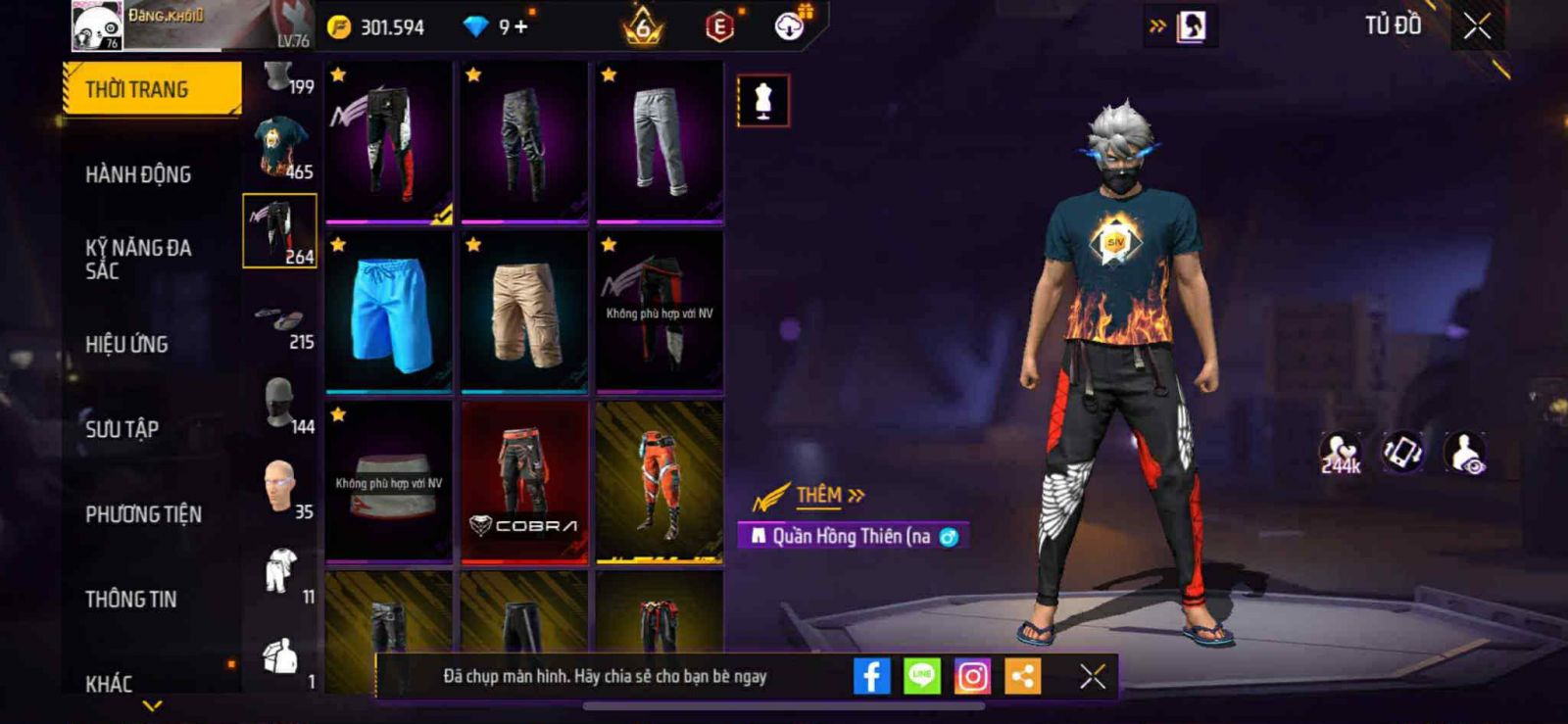Open the Thời Trang tab
1568x724 pixels.
[151, 89]
